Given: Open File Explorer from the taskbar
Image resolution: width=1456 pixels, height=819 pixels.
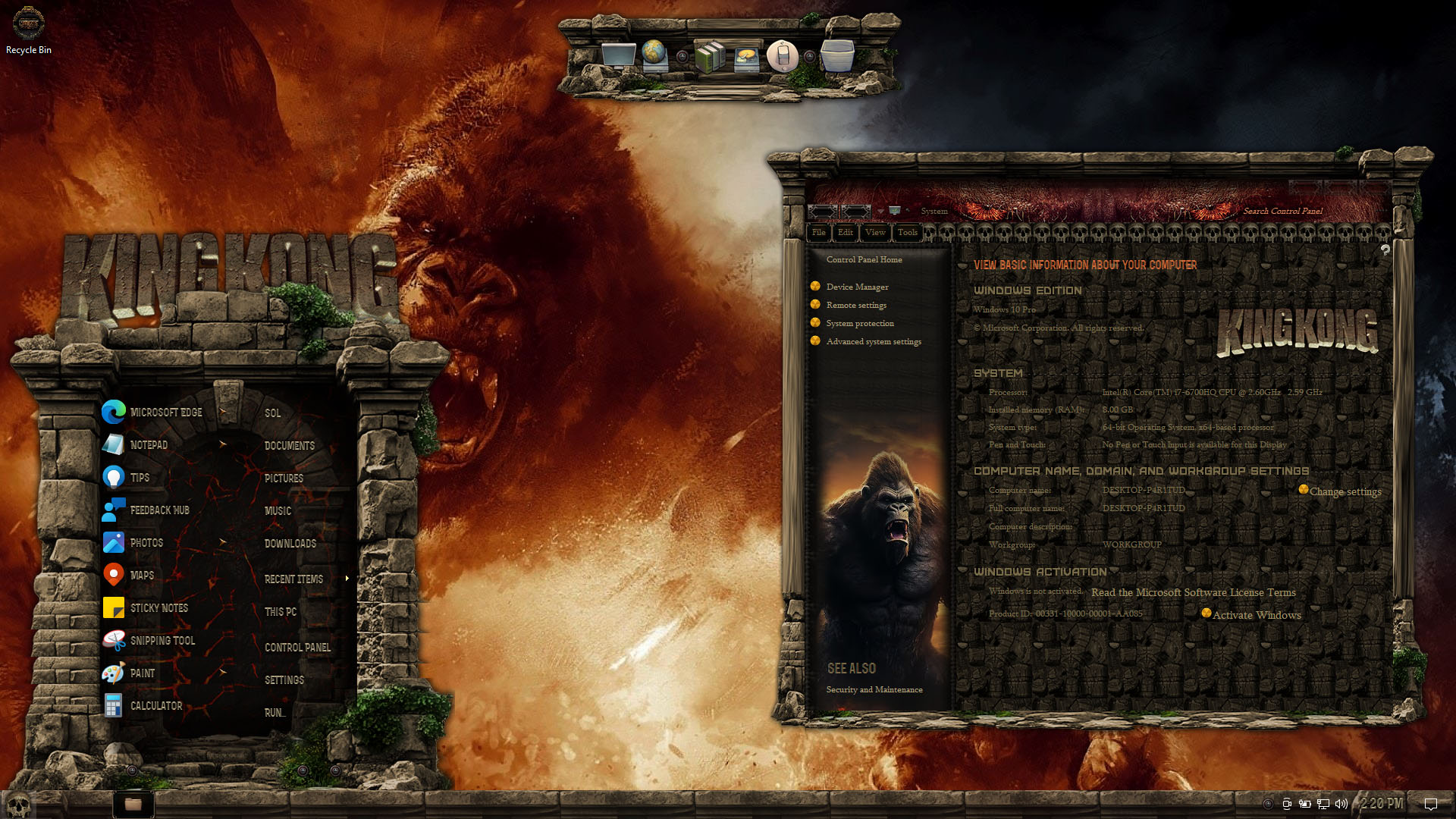Looking at the screenshot, I should pos(133,804).
